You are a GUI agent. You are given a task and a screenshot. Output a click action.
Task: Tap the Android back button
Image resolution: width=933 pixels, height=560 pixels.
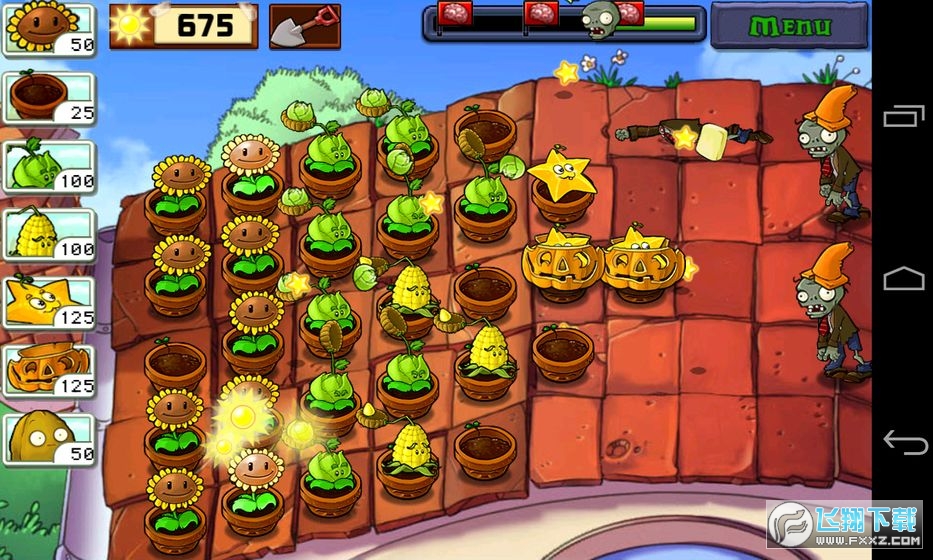tap(902, 440)
